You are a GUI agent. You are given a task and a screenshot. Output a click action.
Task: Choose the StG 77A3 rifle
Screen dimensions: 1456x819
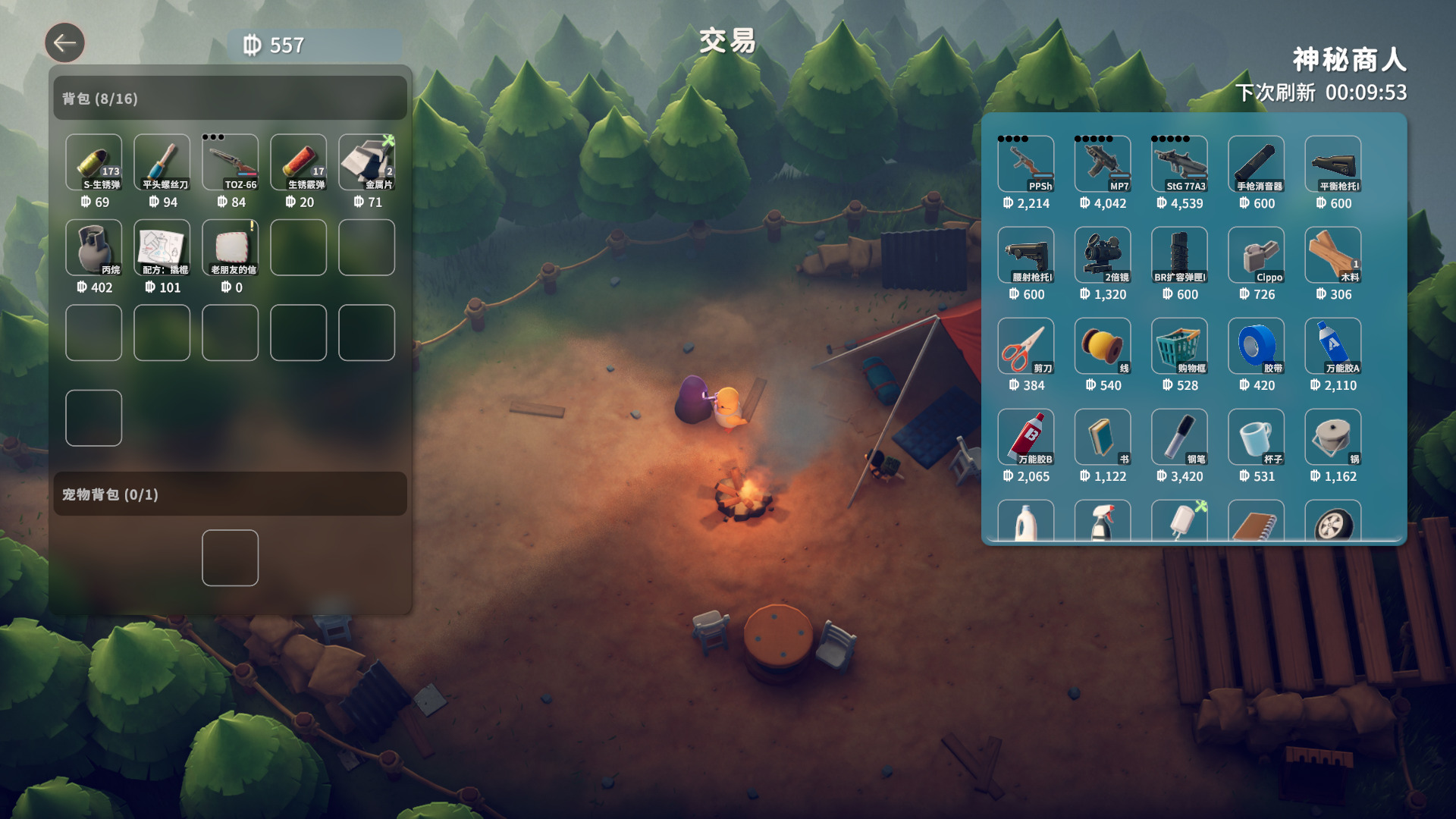[1179, 164]
